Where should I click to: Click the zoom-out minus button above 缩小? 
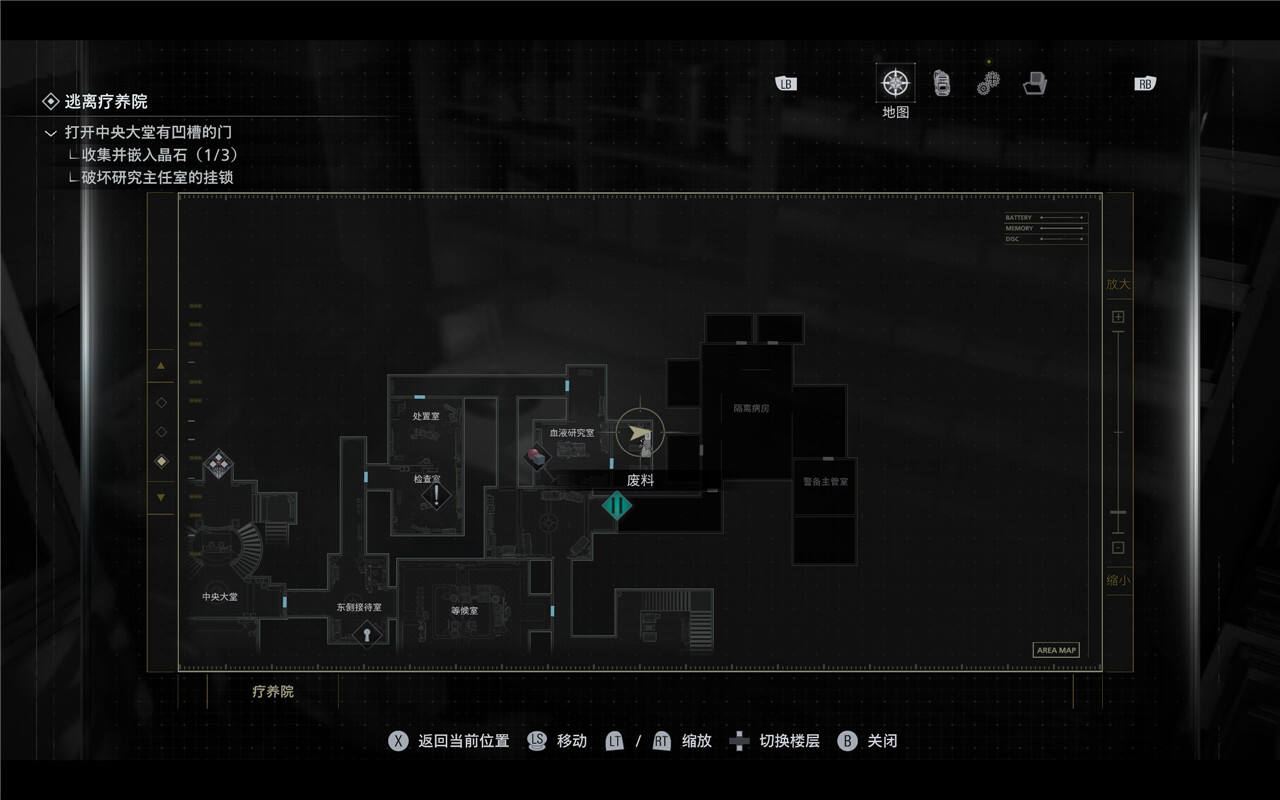pos(1118,547)
